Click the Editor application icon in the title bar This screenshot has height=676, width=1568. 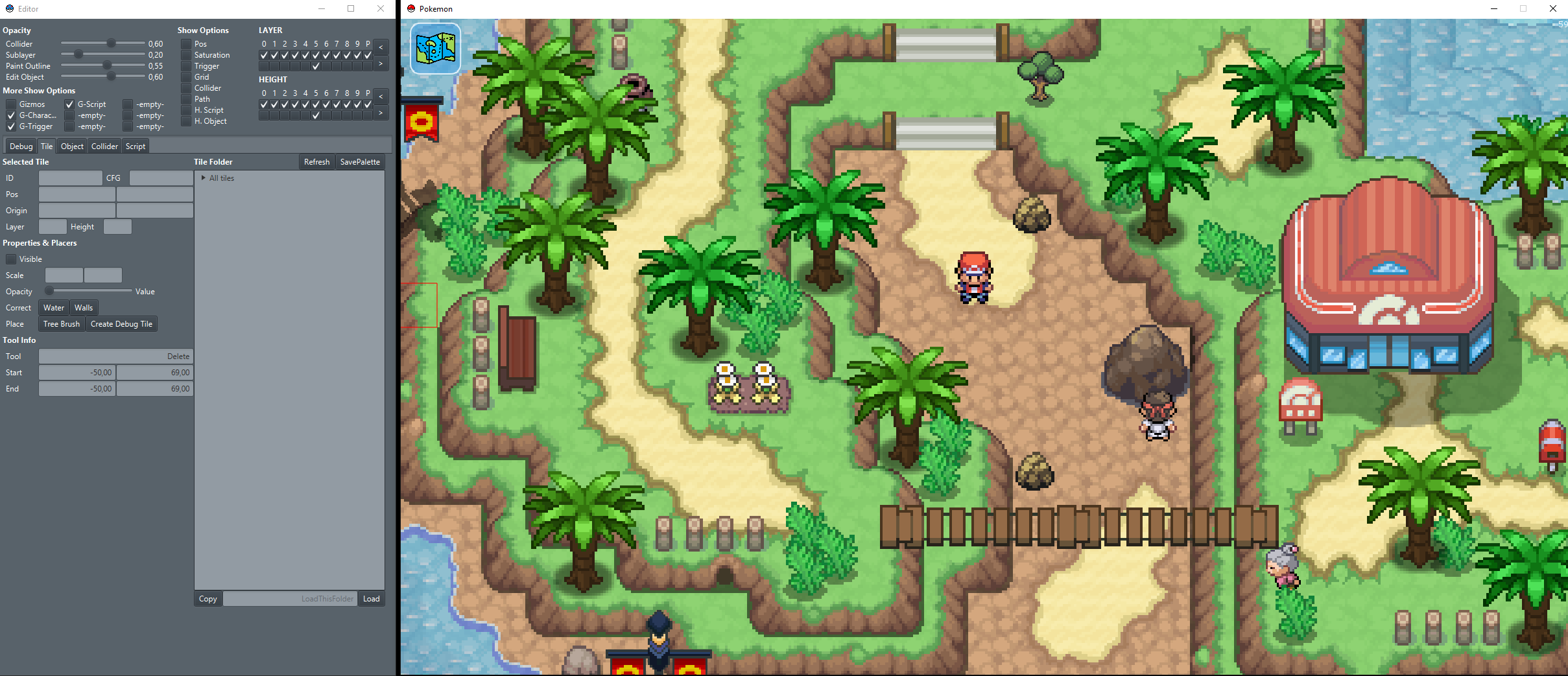point(8,8)
